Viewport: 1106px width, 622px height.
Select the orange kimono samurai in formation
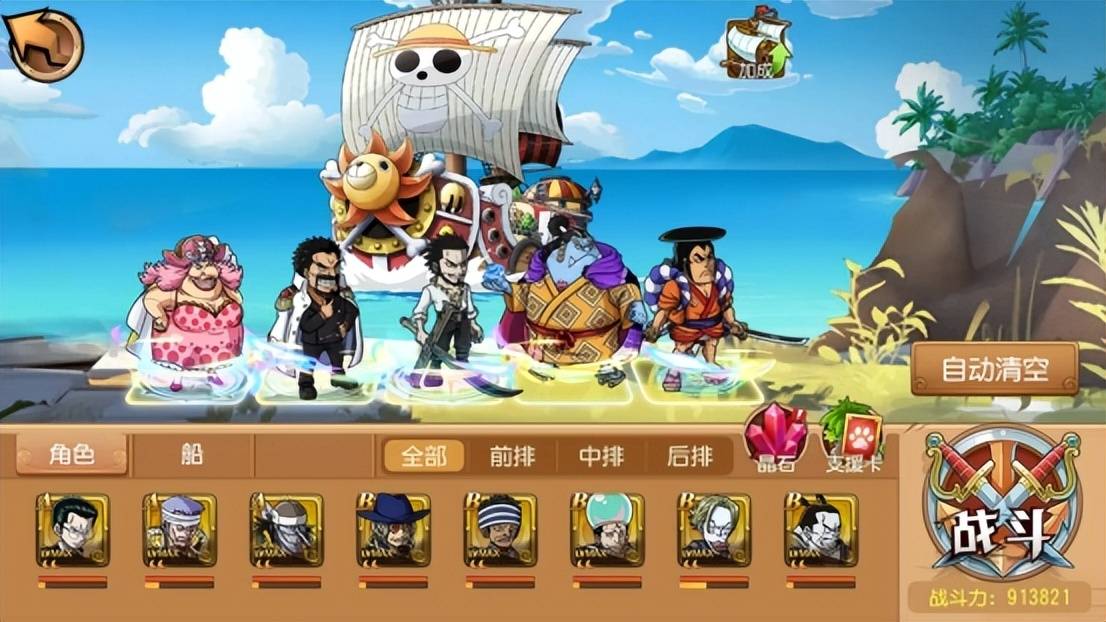click(x=692, y=305)
